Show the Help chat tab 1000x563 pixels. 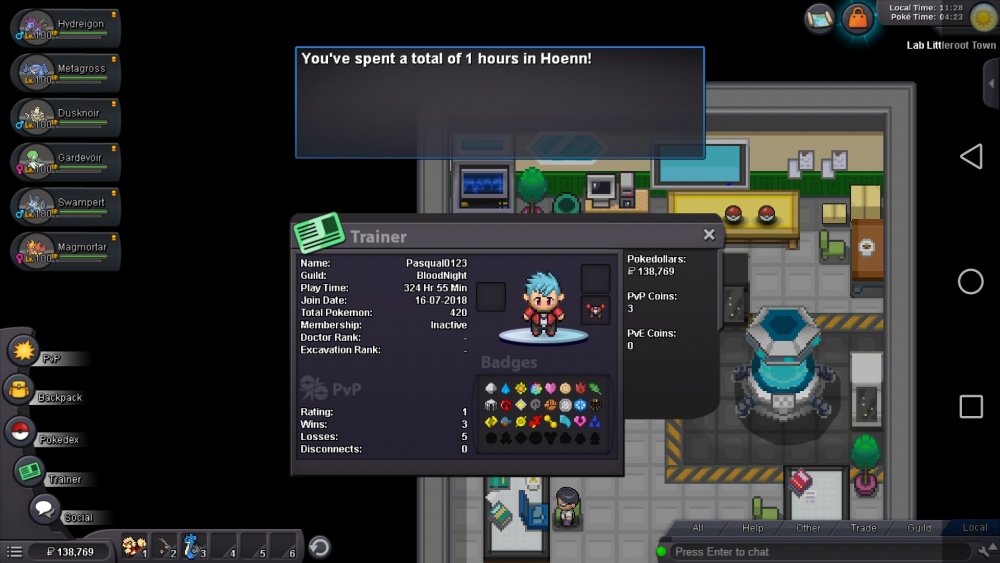pos(753,528)
